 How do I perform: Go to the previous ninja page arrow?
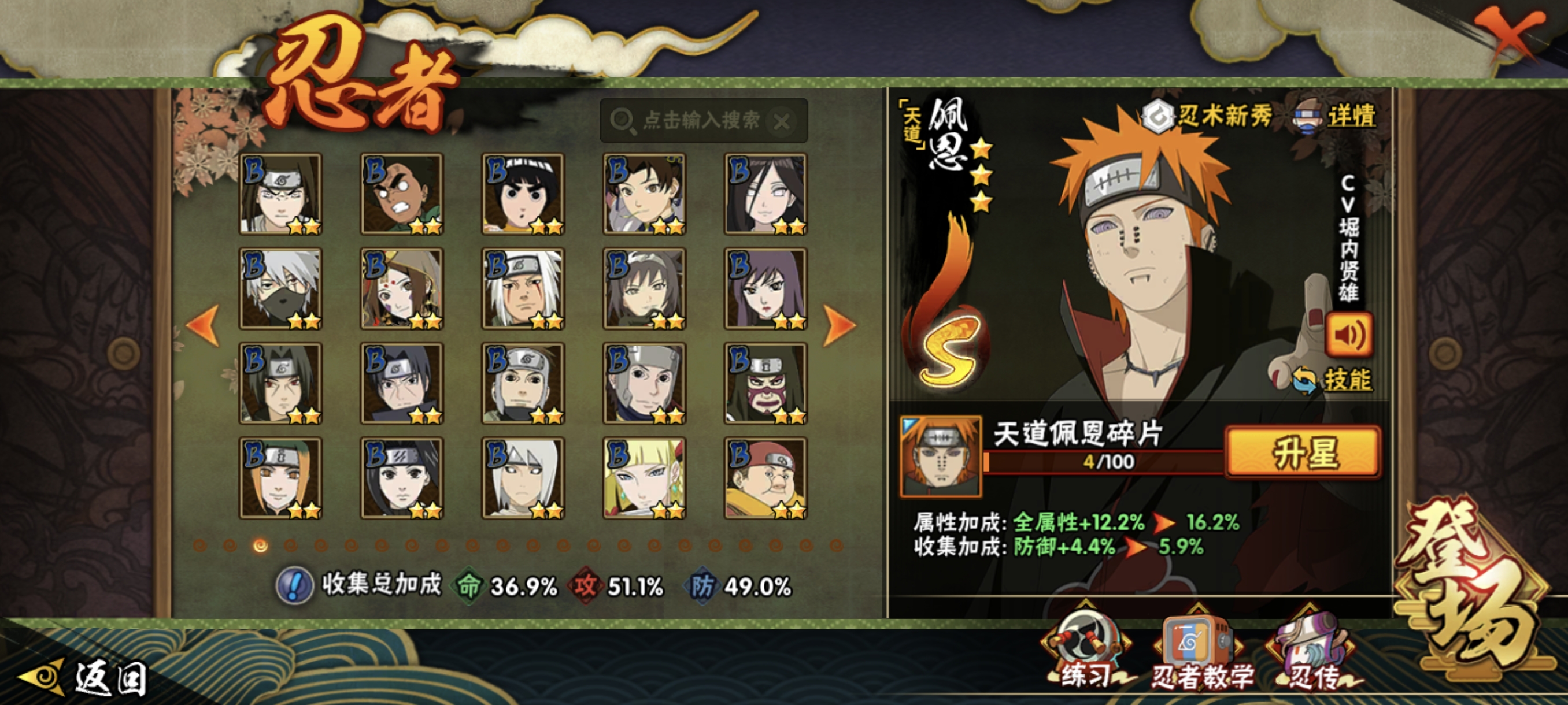pyautogui.click(x=204, y=325)
